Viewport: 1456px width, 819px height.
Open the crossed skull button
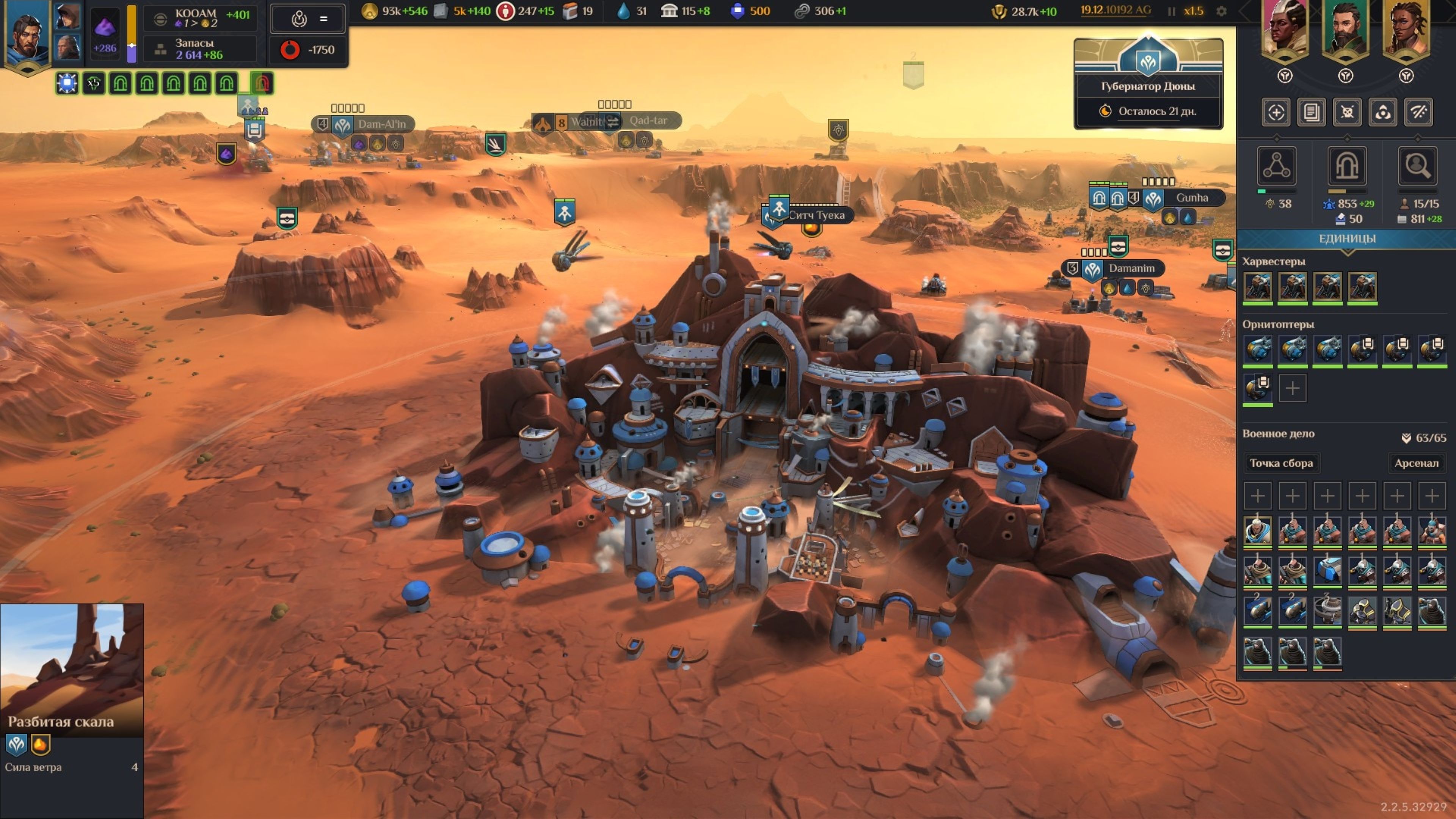(1347, 112)
